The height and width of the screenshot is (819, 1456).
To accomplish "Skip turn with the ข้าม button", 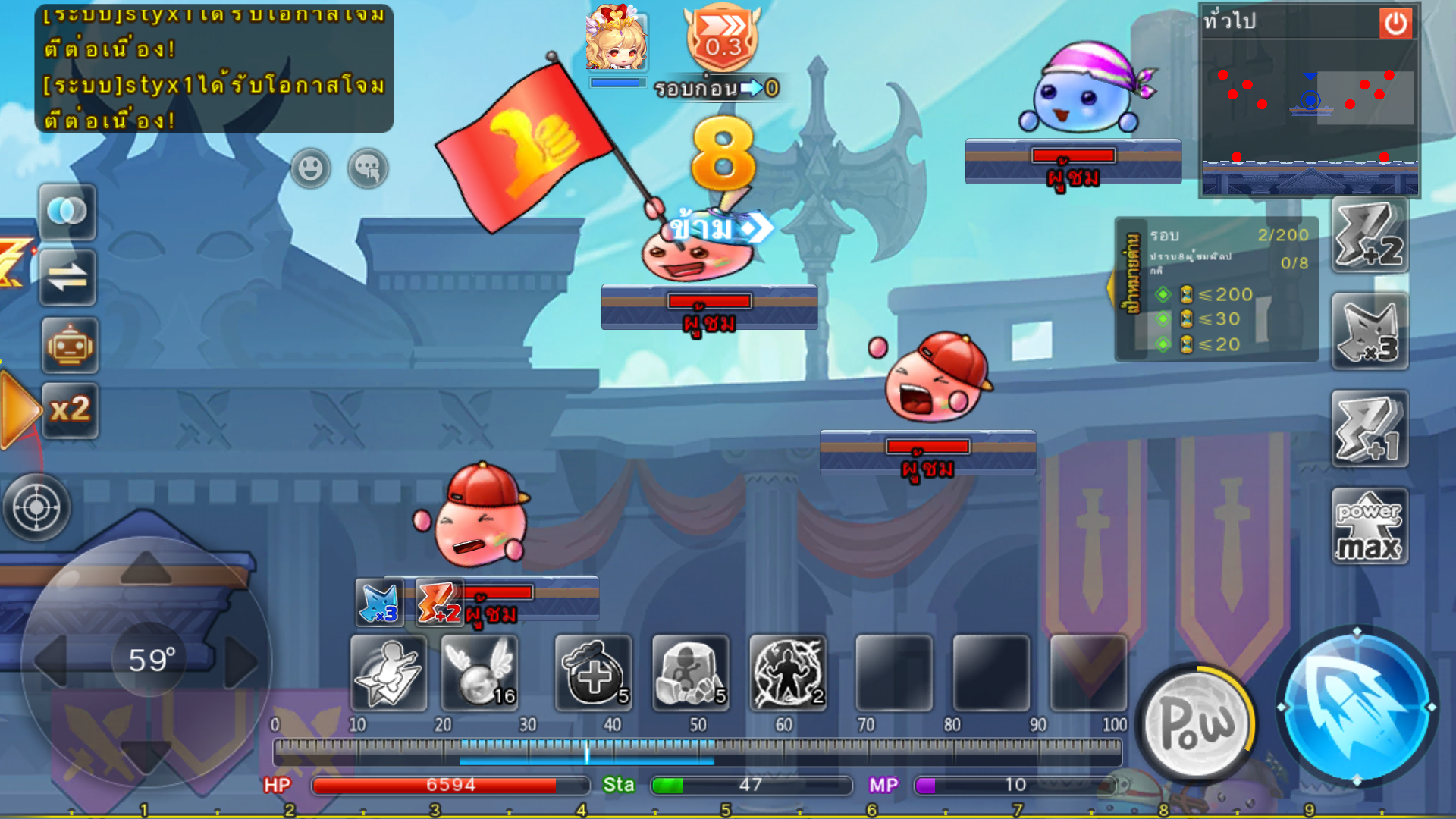I will (717, 227).
